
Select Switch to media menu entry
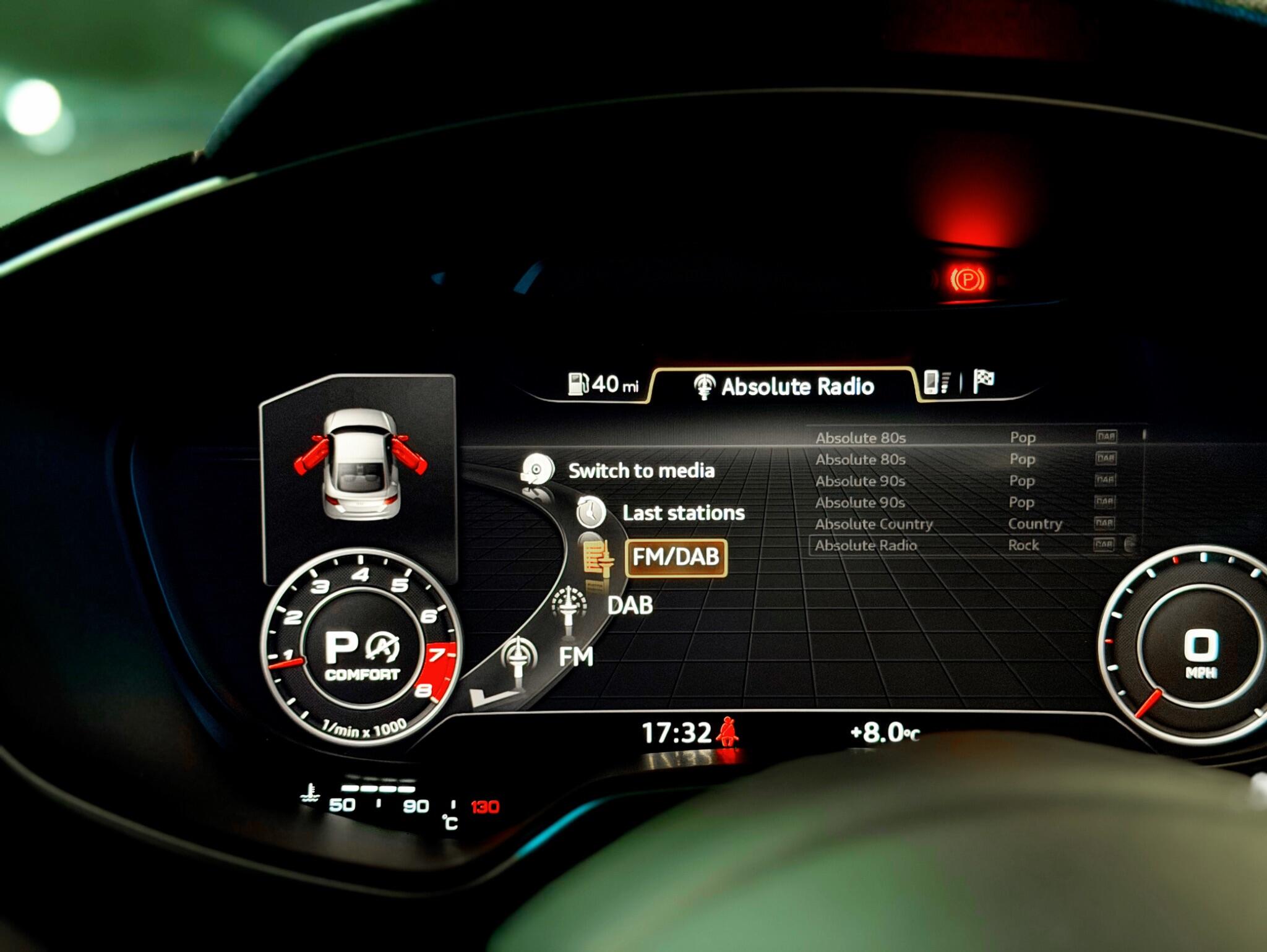tap(640, 471)
